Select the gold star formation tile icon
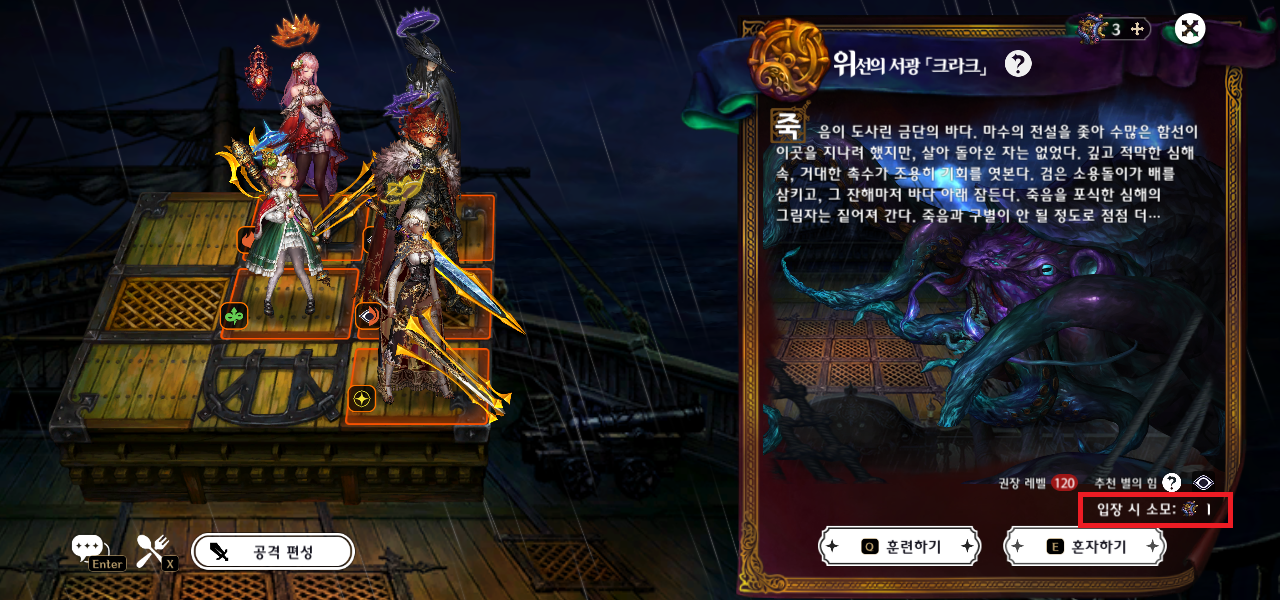Image resolution: width=1280 pixels, height=600 pixels. [362, 398]
